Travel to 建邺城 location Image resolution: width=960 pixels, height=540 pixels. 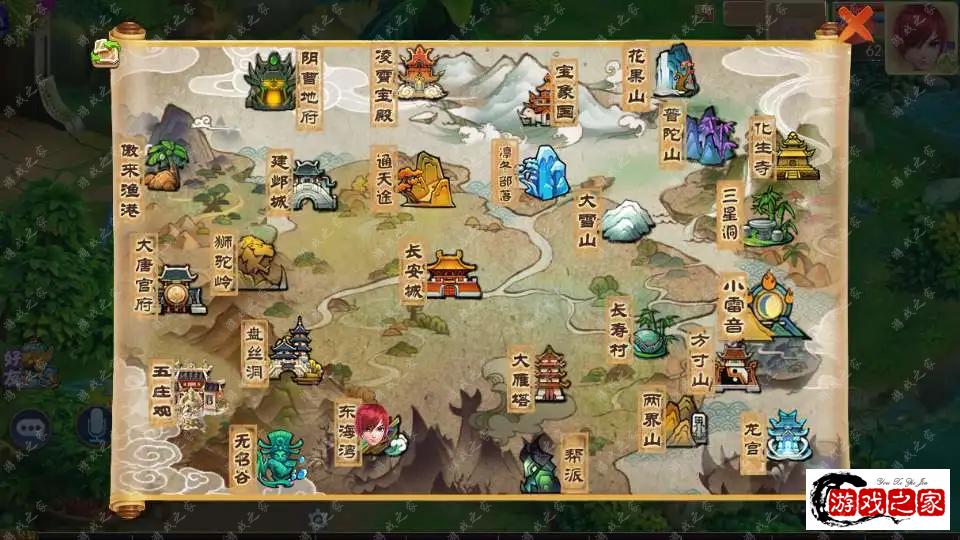point(312,184)
